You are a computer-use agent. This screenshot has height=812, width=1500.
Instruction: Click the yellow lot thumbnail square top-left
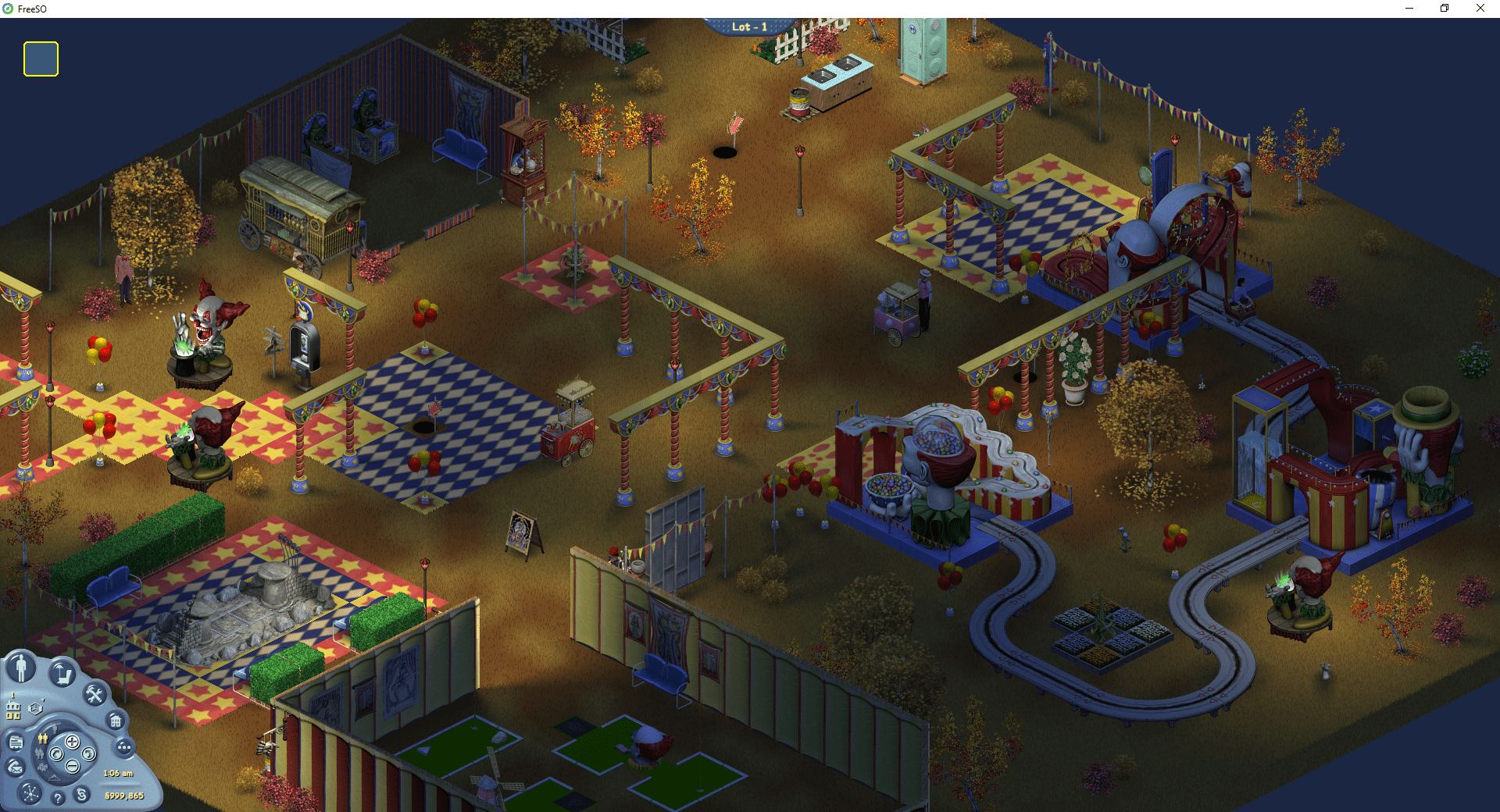click(x=40, y=58)
